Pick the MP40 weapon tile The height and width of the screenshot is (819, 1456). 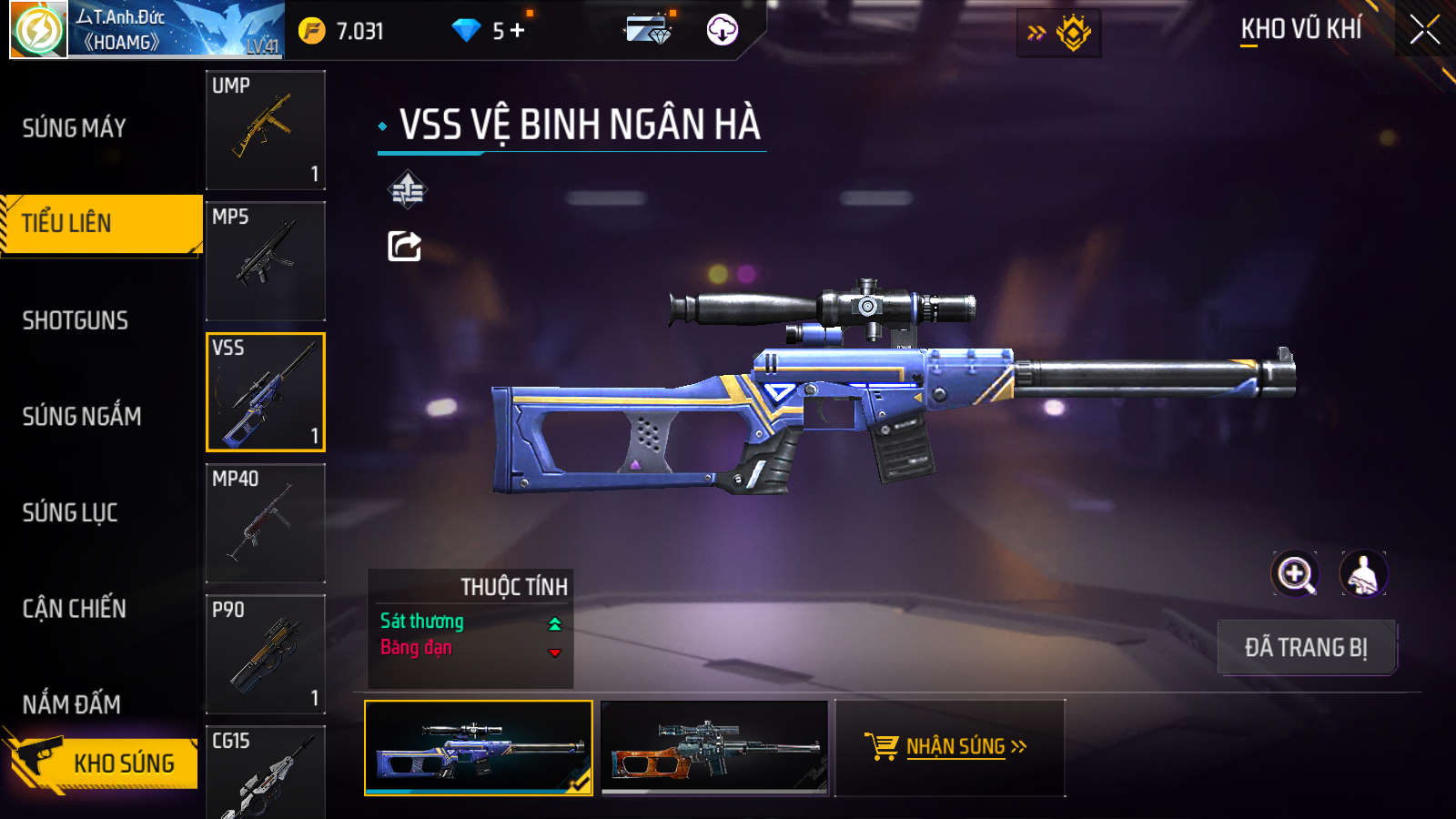click(266, 523)
